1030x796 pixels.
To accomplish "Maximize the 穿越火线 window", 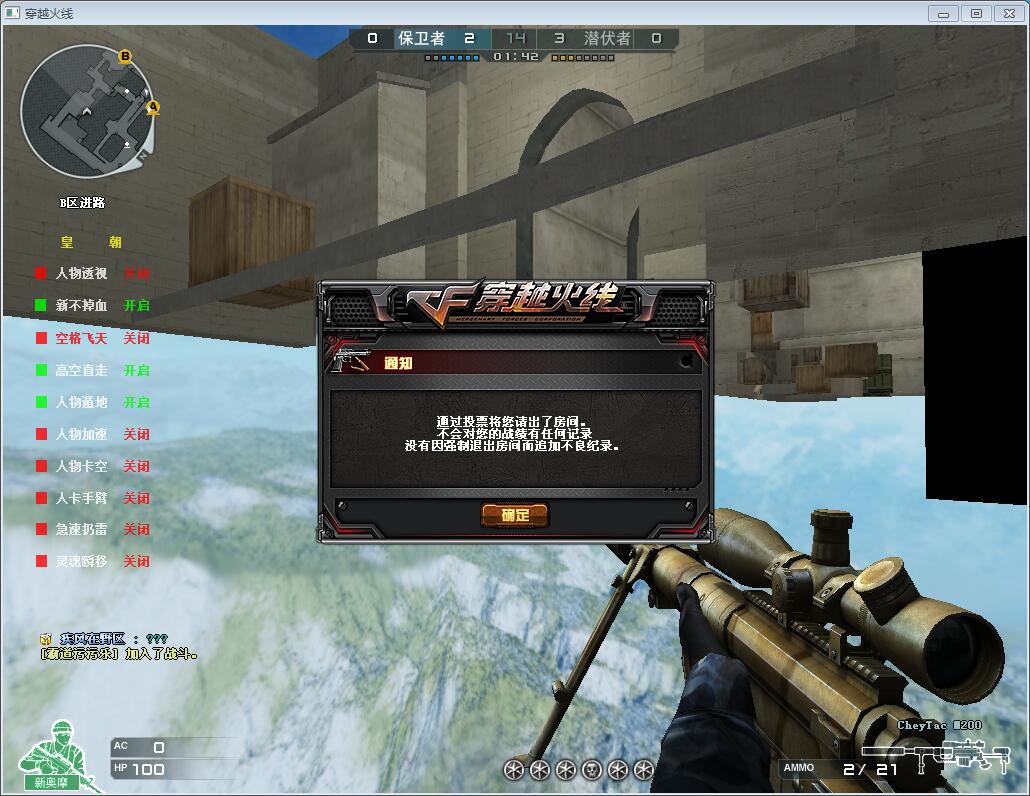I will pos(976,13).
